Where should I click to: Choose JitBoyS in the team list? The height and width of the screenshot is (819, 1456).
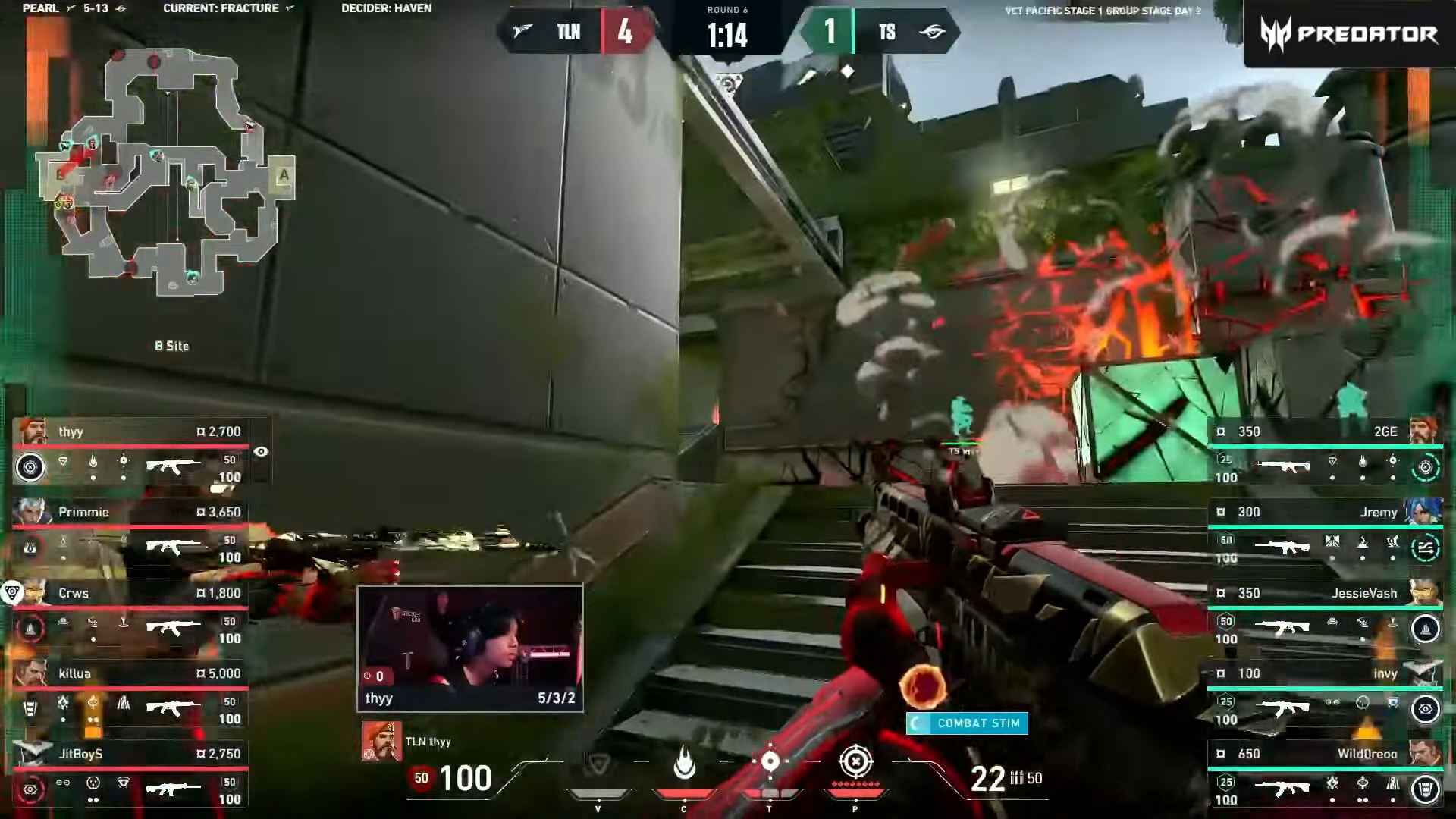(130, 776)
